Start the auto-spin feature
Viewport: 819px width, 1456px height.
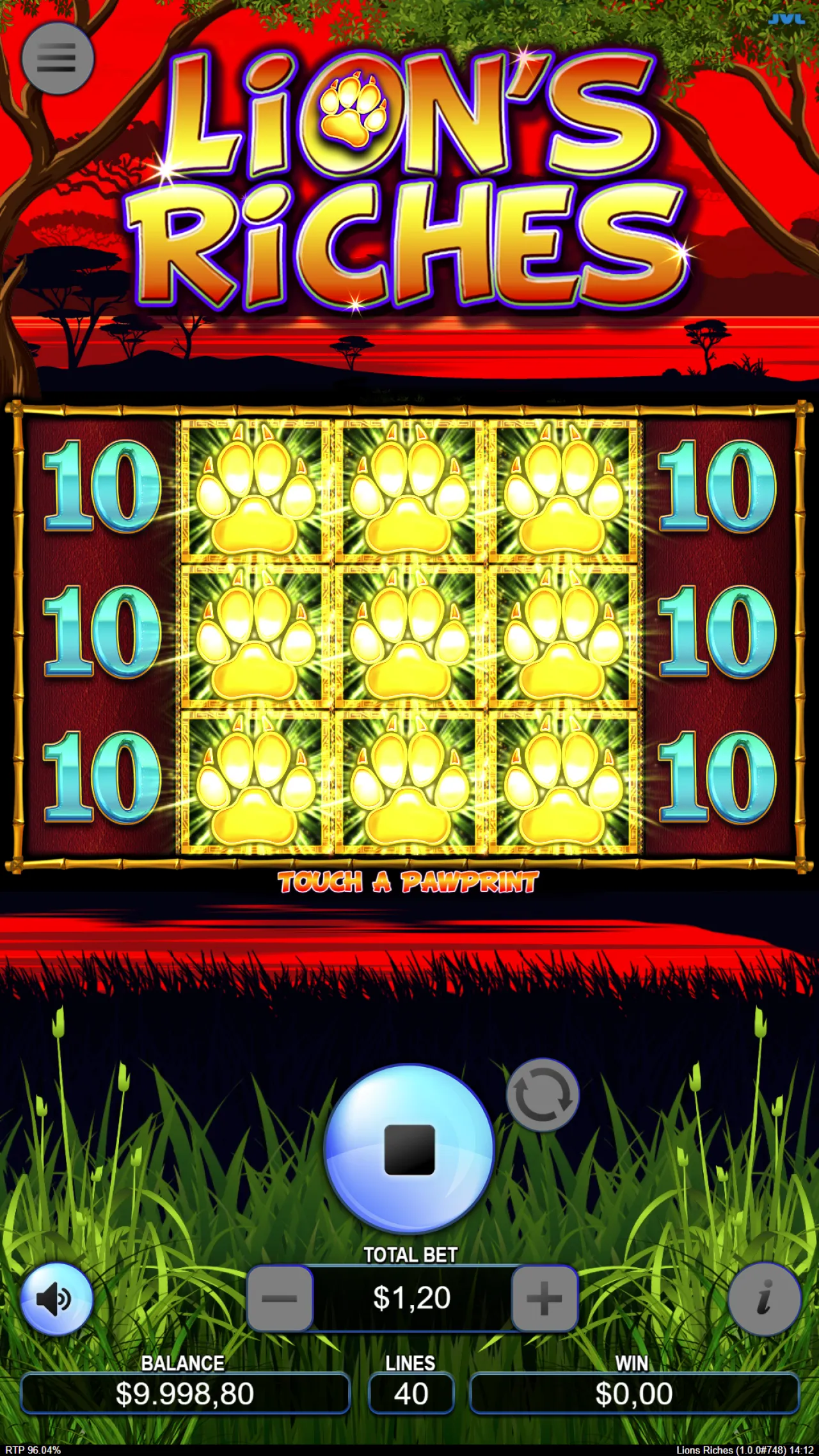coord(543,1096)
